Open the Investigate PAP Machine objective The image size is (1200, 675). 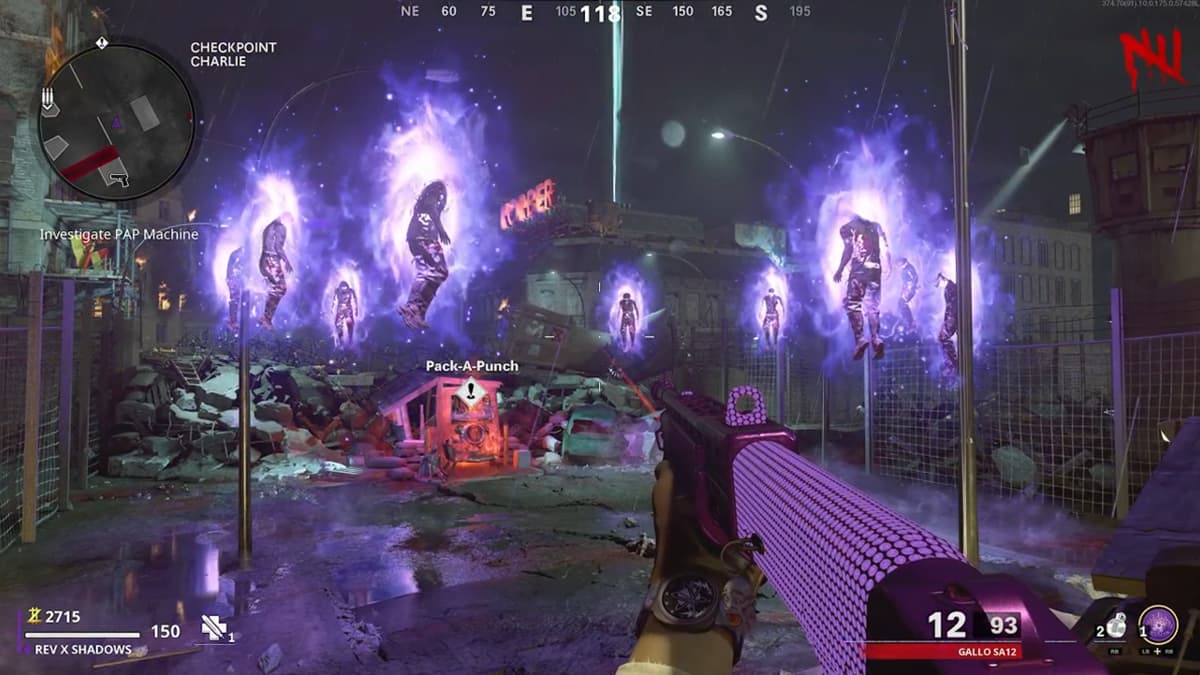(119, 234)
